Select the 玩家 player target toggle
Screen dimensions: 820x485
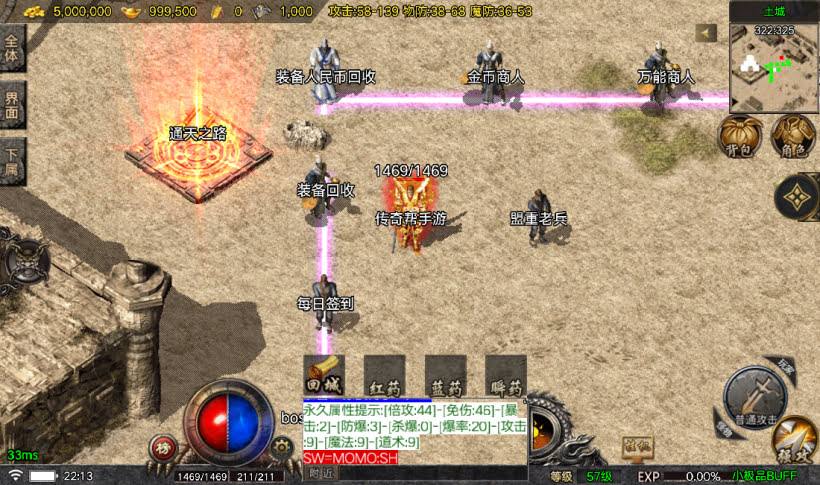coord(784,366)
